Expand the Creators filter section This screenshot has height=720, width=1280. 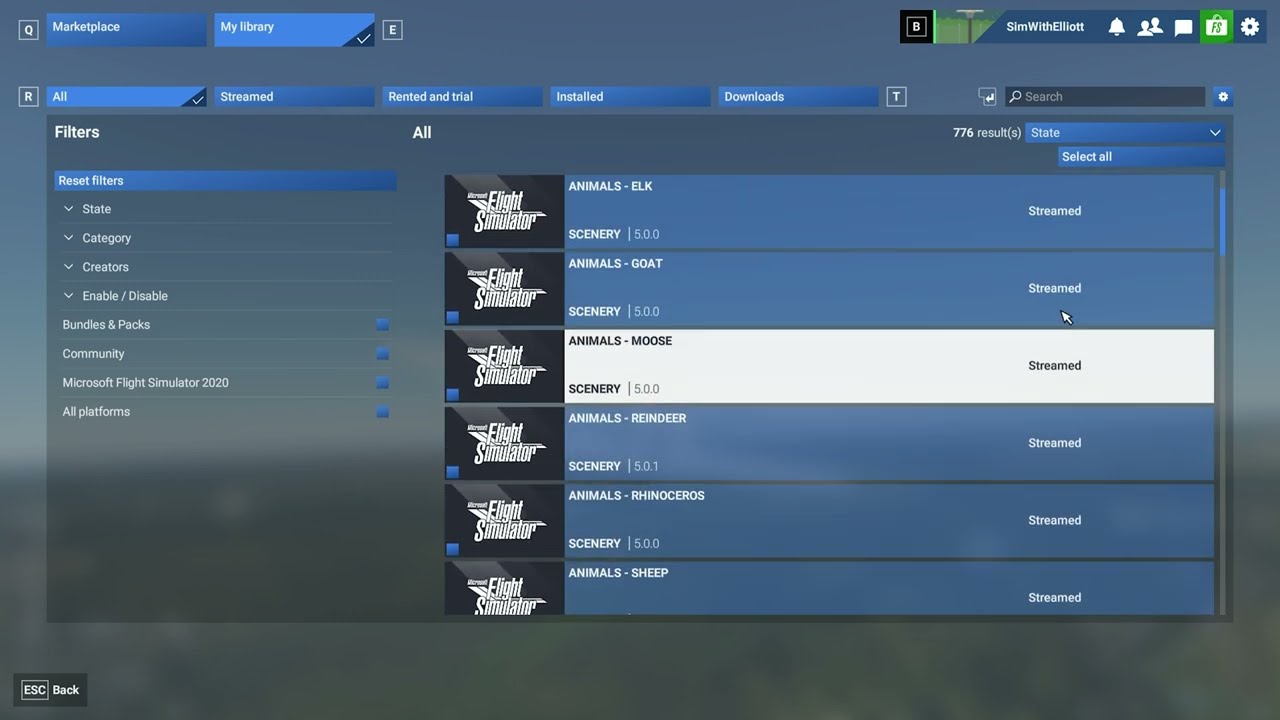[105, 267]
